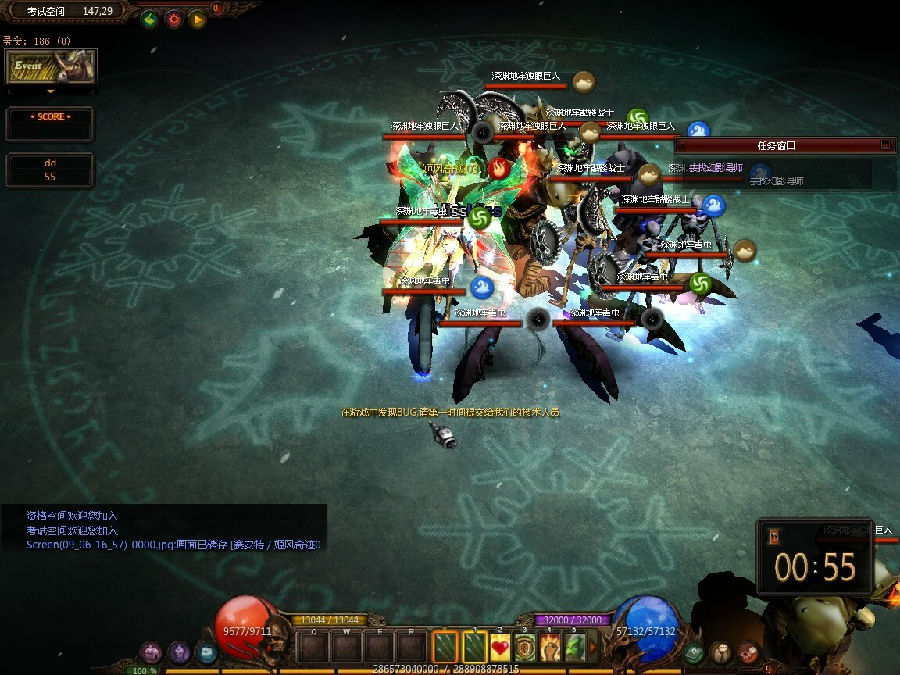Activate the green shield emblem skill
Viewport: 900px width, 675px height.
525,647
